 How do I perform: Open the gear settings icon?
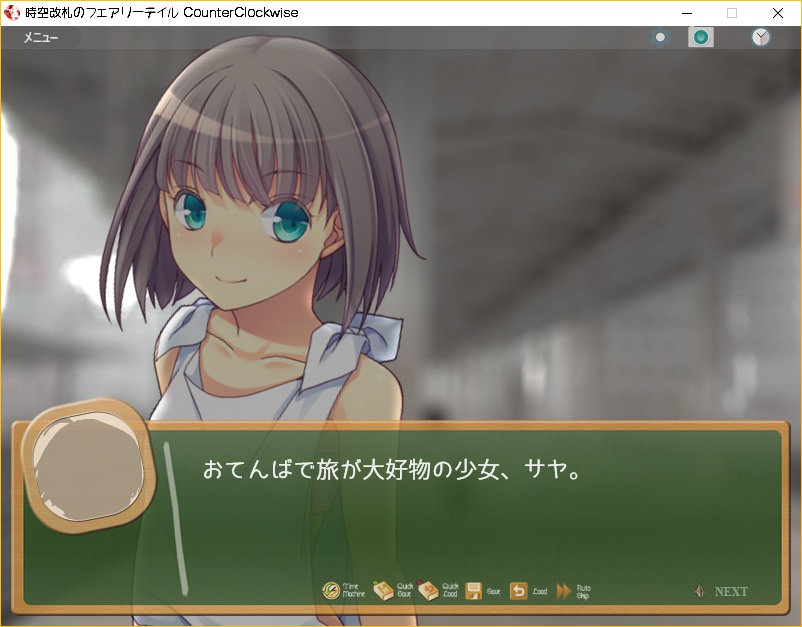[660, 38]
